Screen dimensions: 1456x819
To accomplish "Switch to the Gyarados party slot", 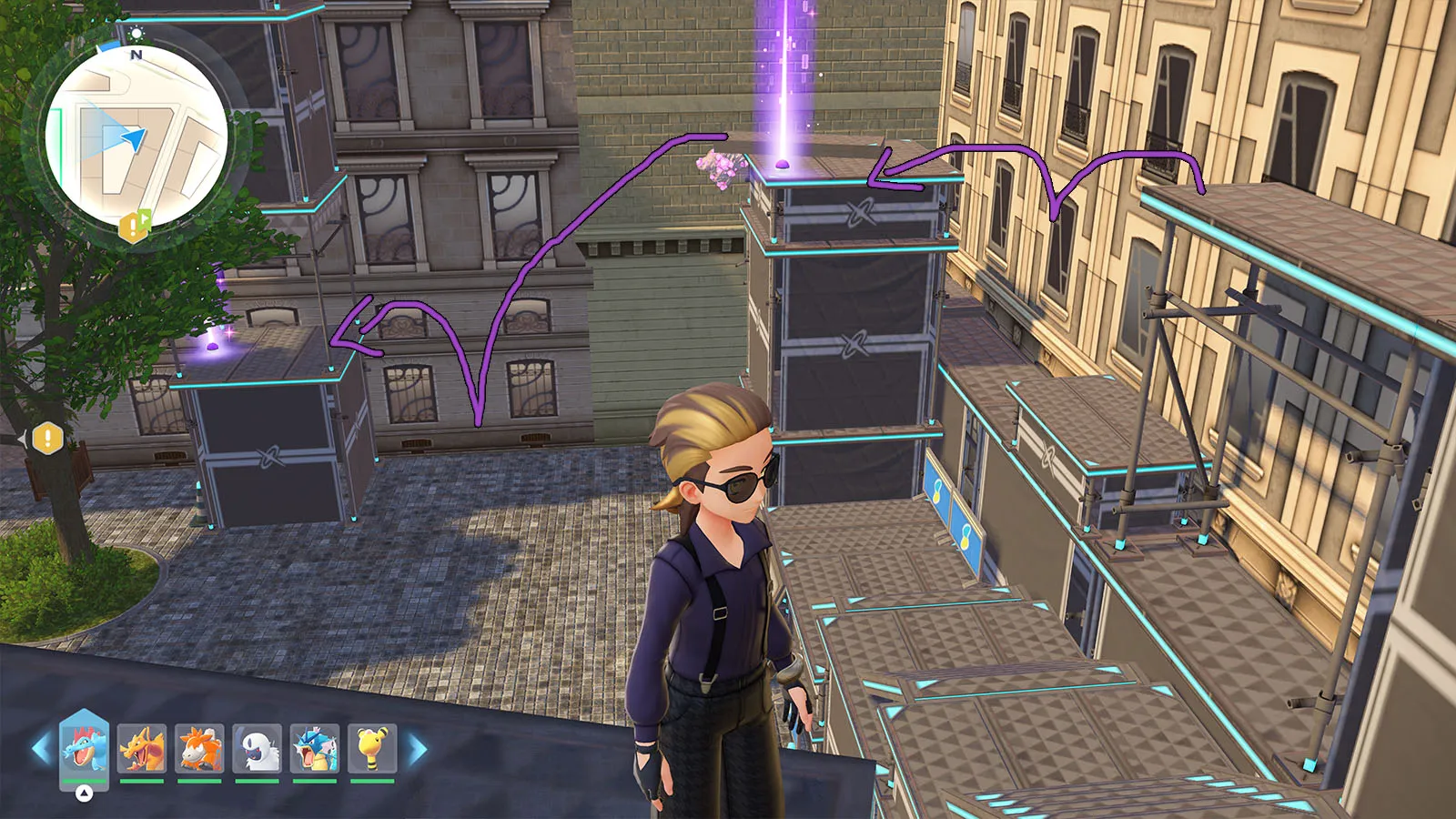I will pos(315,748).
